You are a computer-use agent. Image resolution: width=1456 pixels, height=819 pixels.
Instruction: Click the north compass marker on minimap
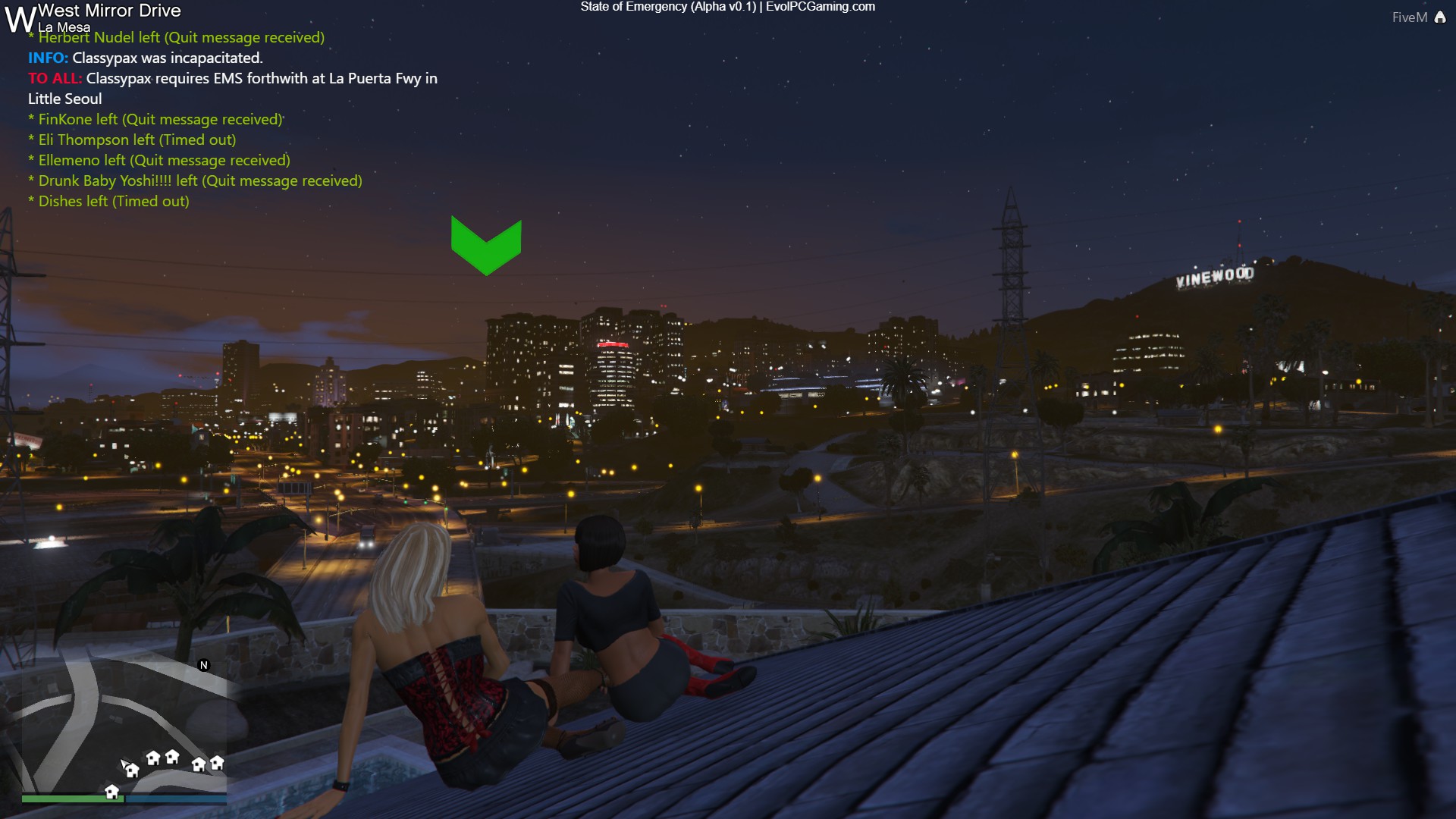click(x=203, y=665)
